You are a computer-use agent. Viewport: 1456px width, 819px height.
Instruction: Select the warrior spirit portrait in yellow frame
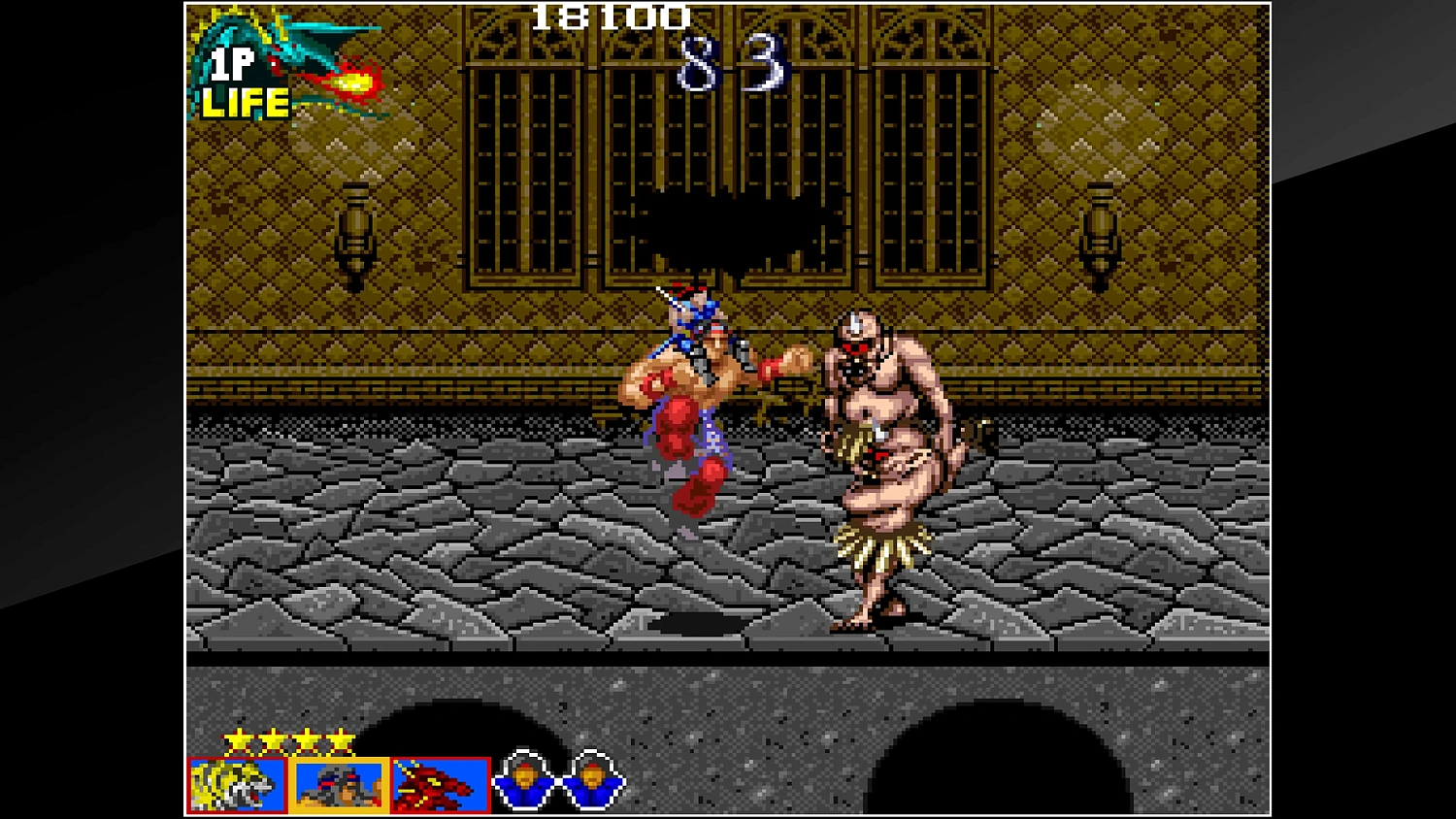coord(338,786)
